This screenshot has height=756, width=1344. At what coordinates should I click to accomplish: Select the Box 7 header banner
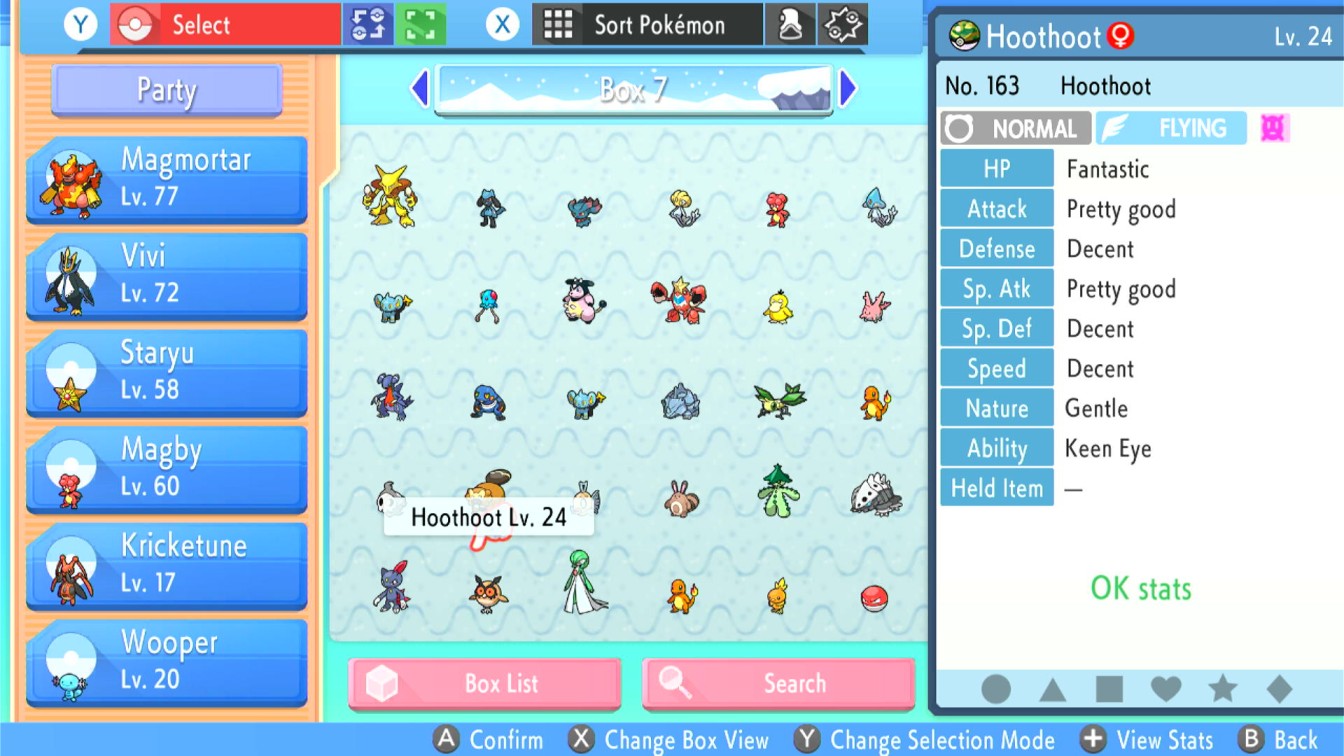[635, 88]
